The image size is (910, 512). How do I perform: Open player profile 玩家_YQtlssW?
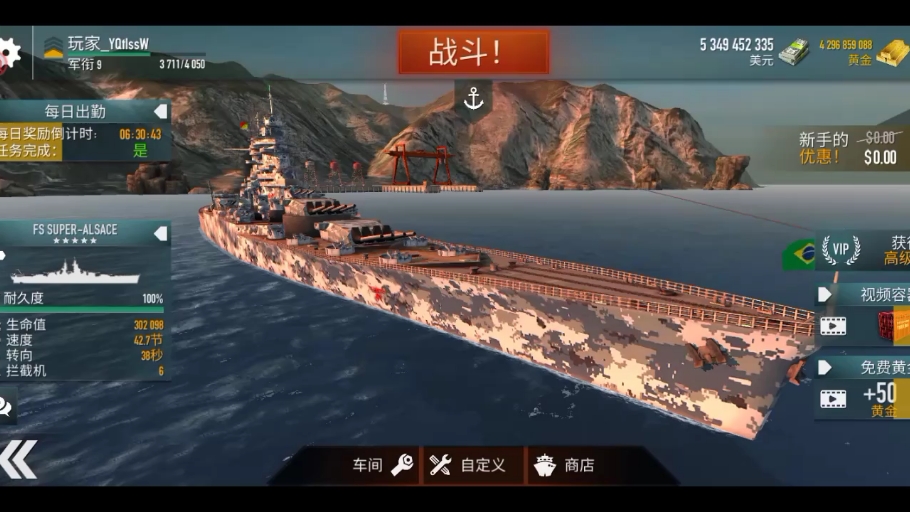click(x=108, y=43)
